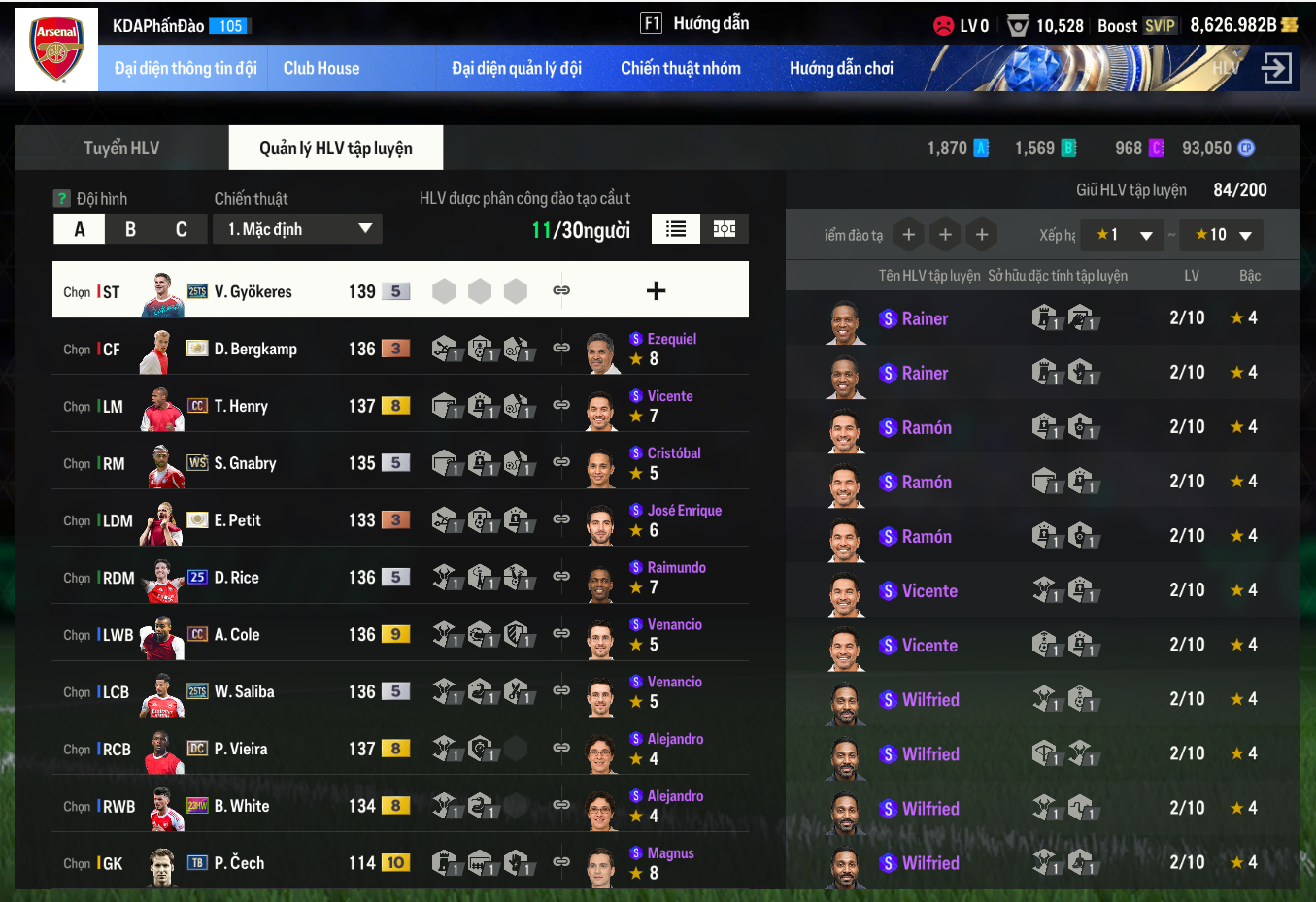Click the exit icon at top right
Screen dimensions: 1316x902
pyautogui.click(x=1276, y=68)
